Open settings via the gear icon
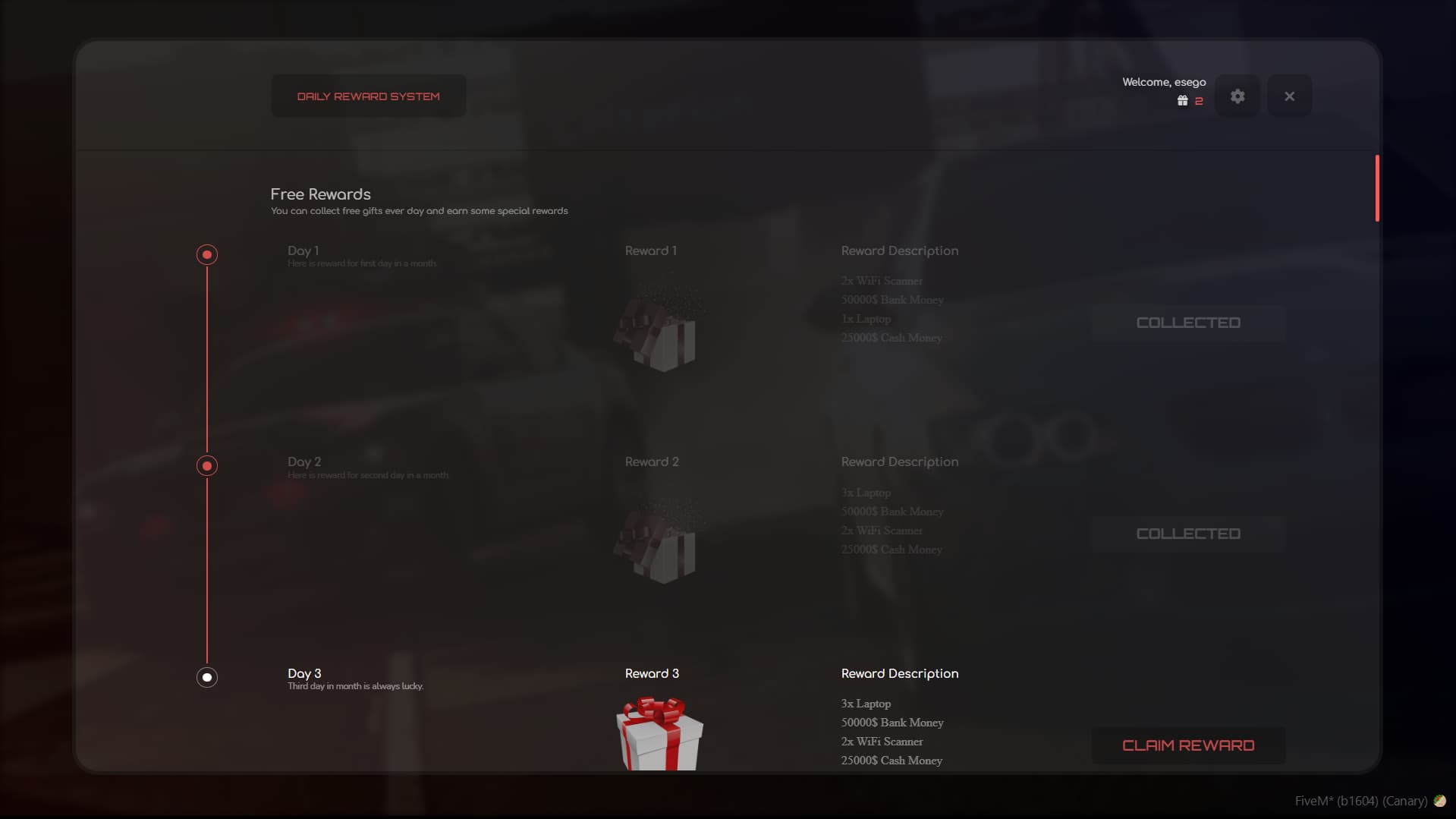 pyautogui.click(x=1237, y=96)
